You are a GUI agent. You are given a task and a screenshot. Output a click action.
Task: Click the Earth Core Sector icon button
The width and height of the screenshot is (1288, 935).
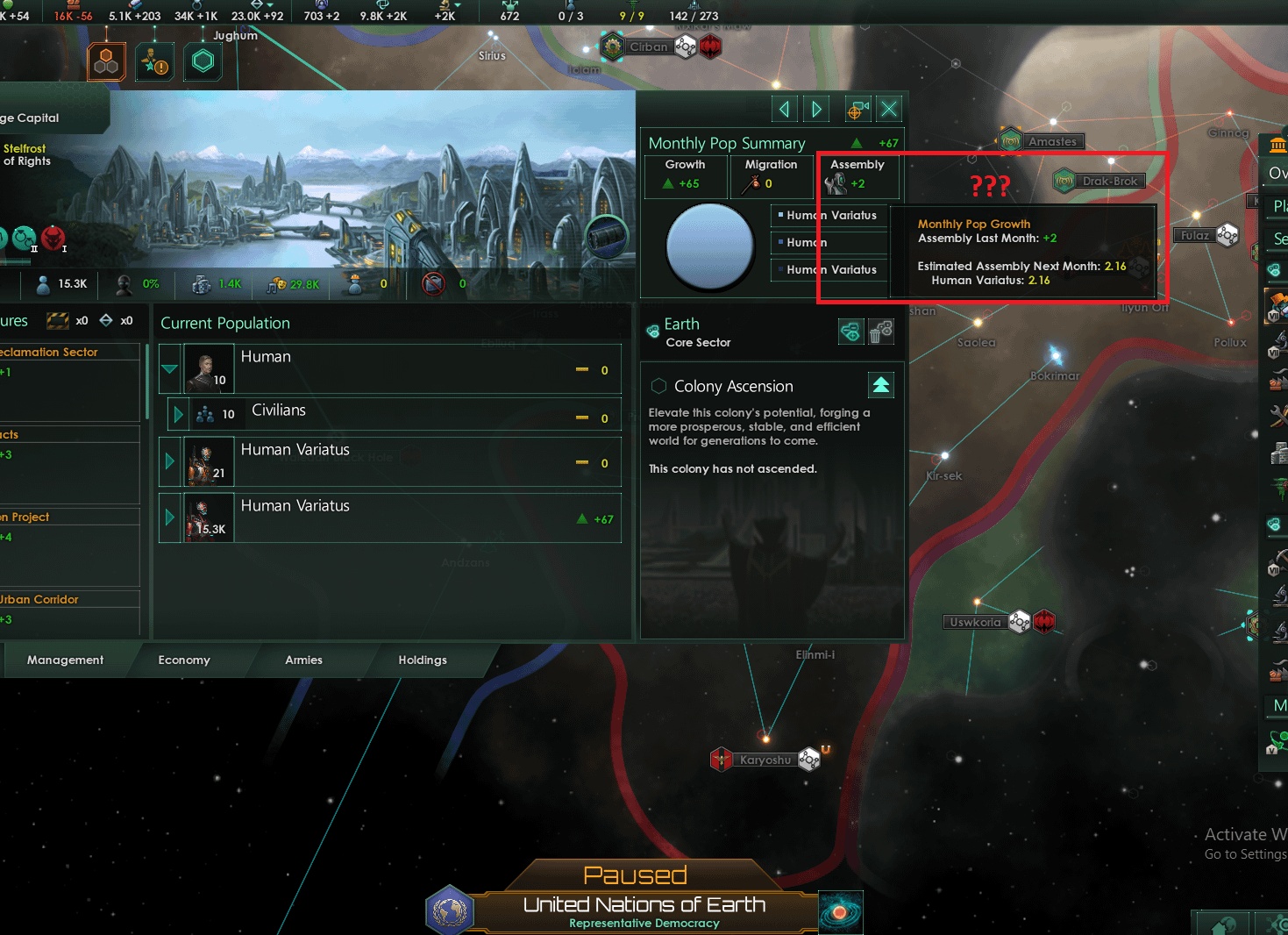point(850,332)
